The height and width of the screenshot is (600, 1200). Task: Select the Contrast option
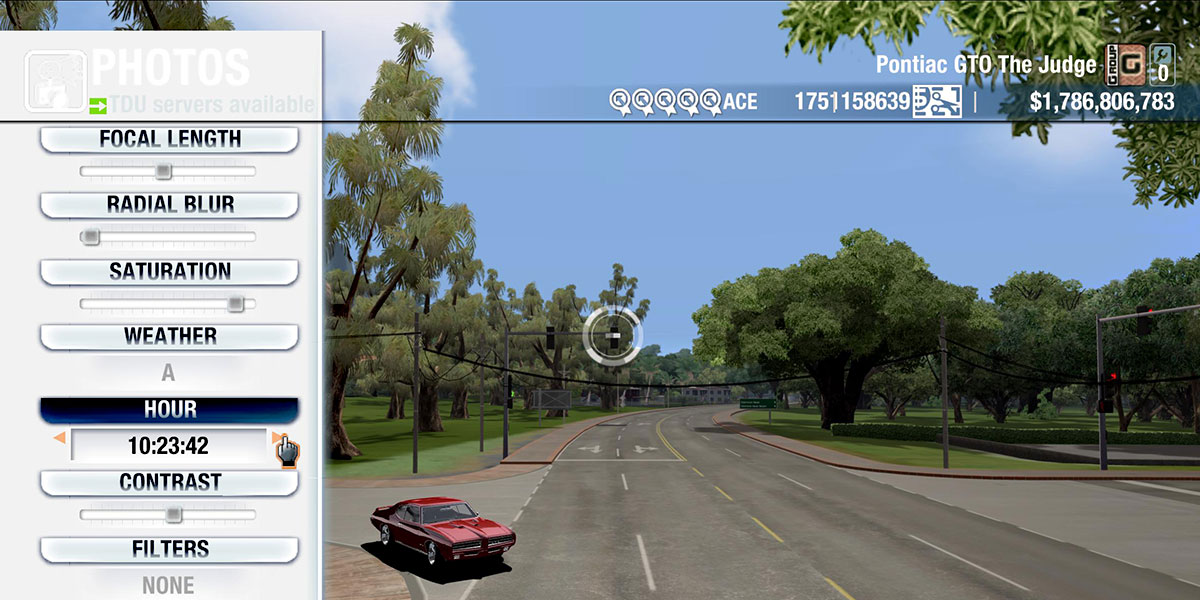pyautogui.click(x=169, y=483)
